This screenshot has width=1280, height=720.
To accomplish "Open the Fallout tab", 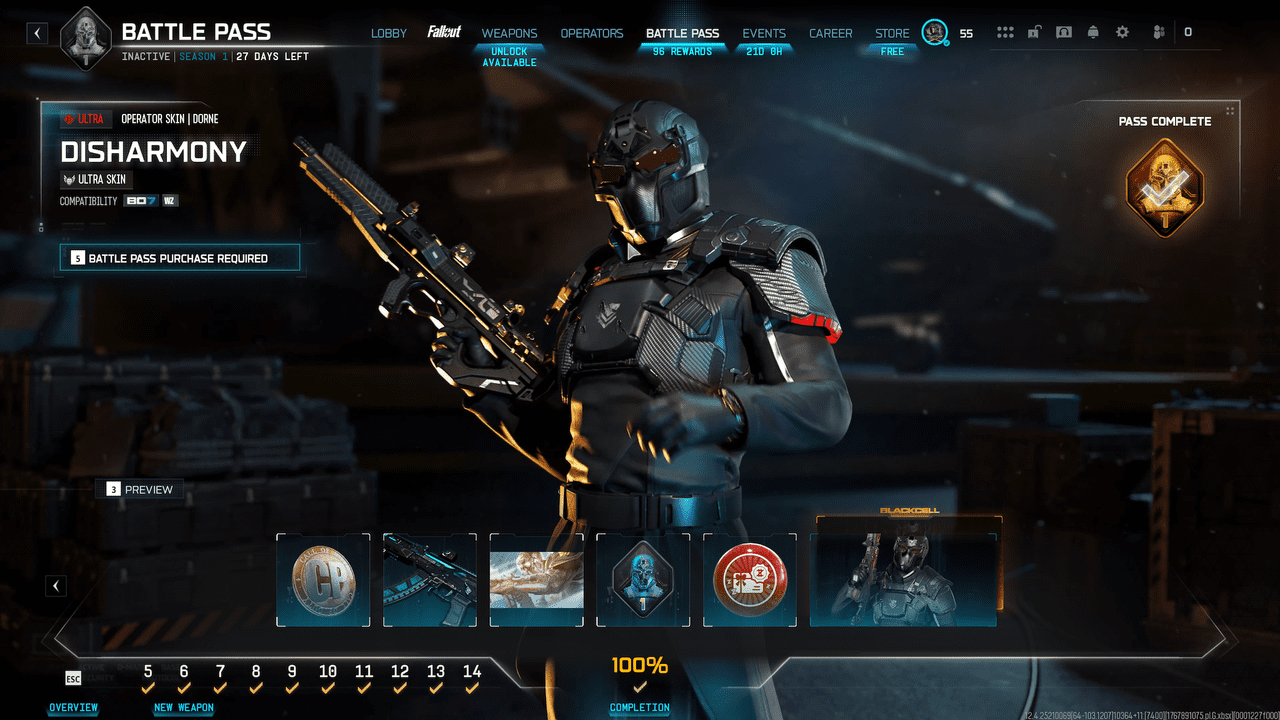I will pyautogui.click(x=444, y=32).
